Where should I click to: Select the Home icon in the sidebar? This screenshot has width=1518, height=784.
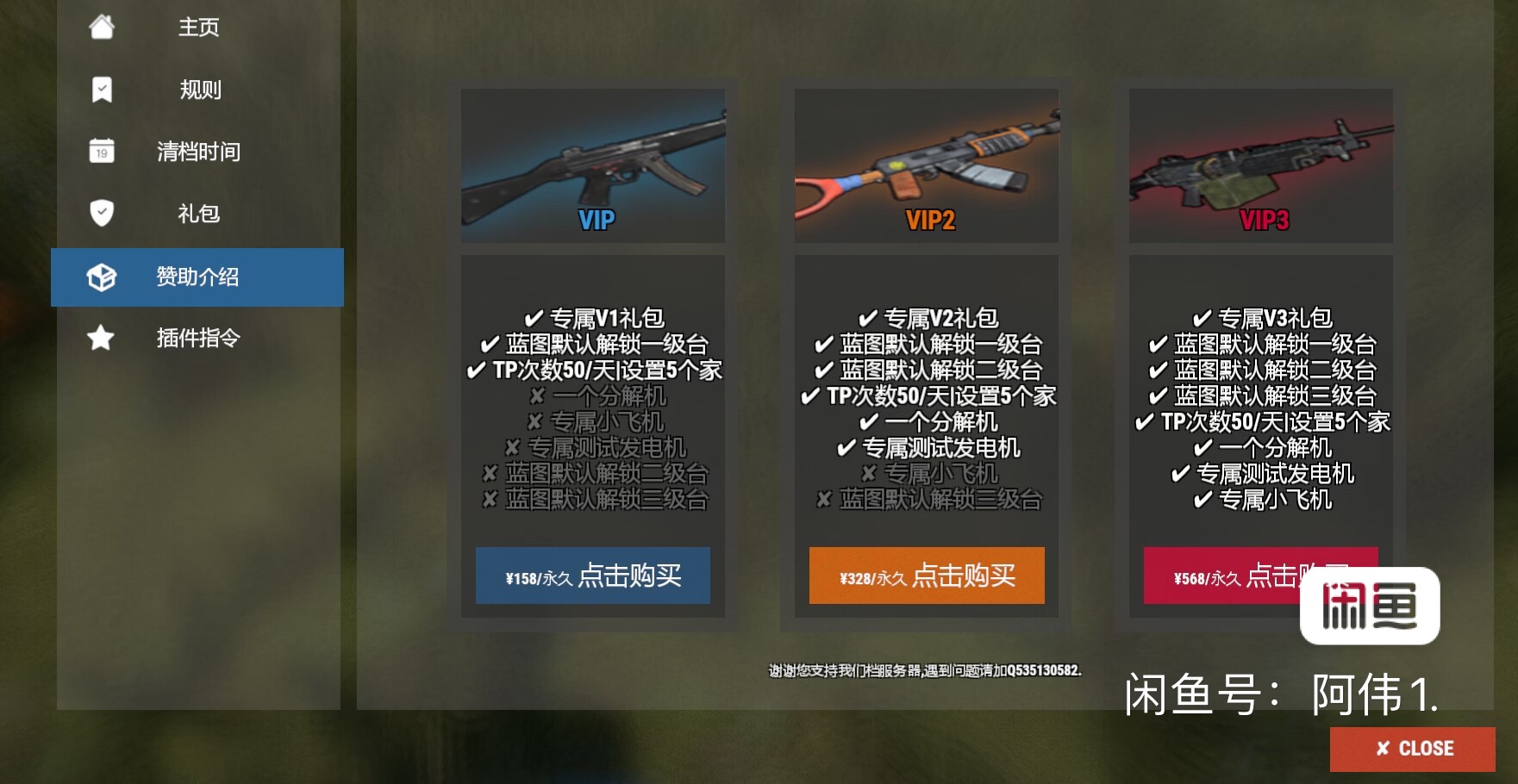click(102, 27)
